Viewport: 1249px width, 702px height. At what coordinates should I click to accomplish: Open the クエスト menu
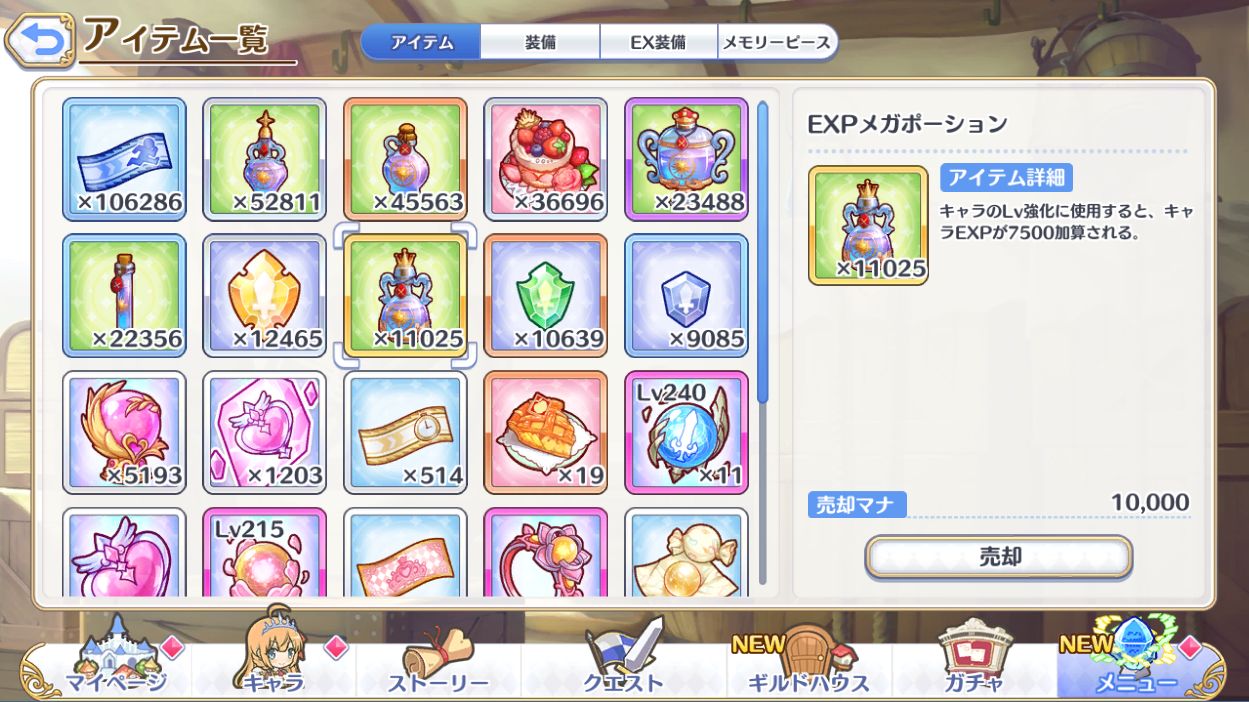[x=624, y=663]
